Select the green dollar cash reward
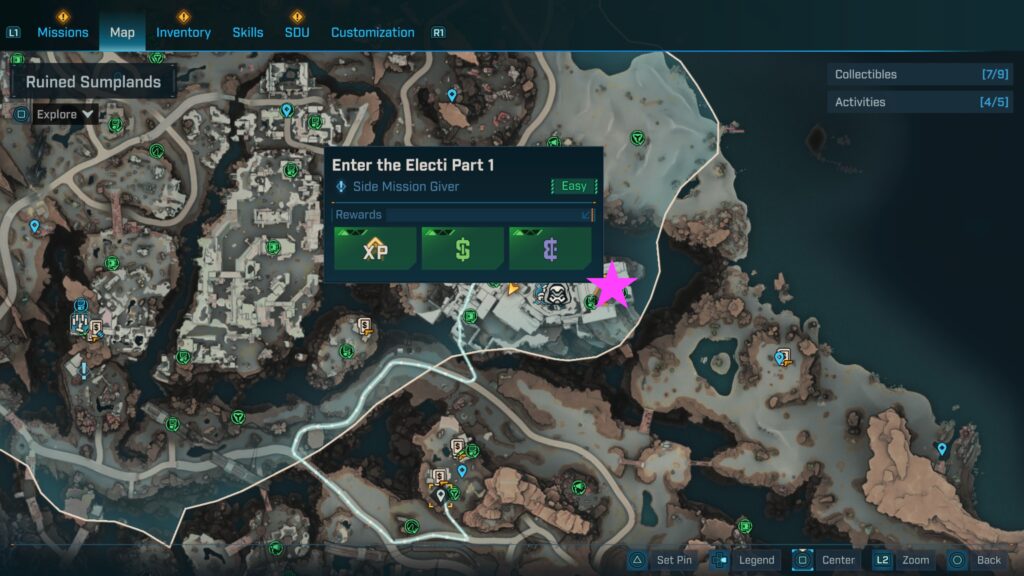This screenshot has width=1024, height=576. coord(462,249)
